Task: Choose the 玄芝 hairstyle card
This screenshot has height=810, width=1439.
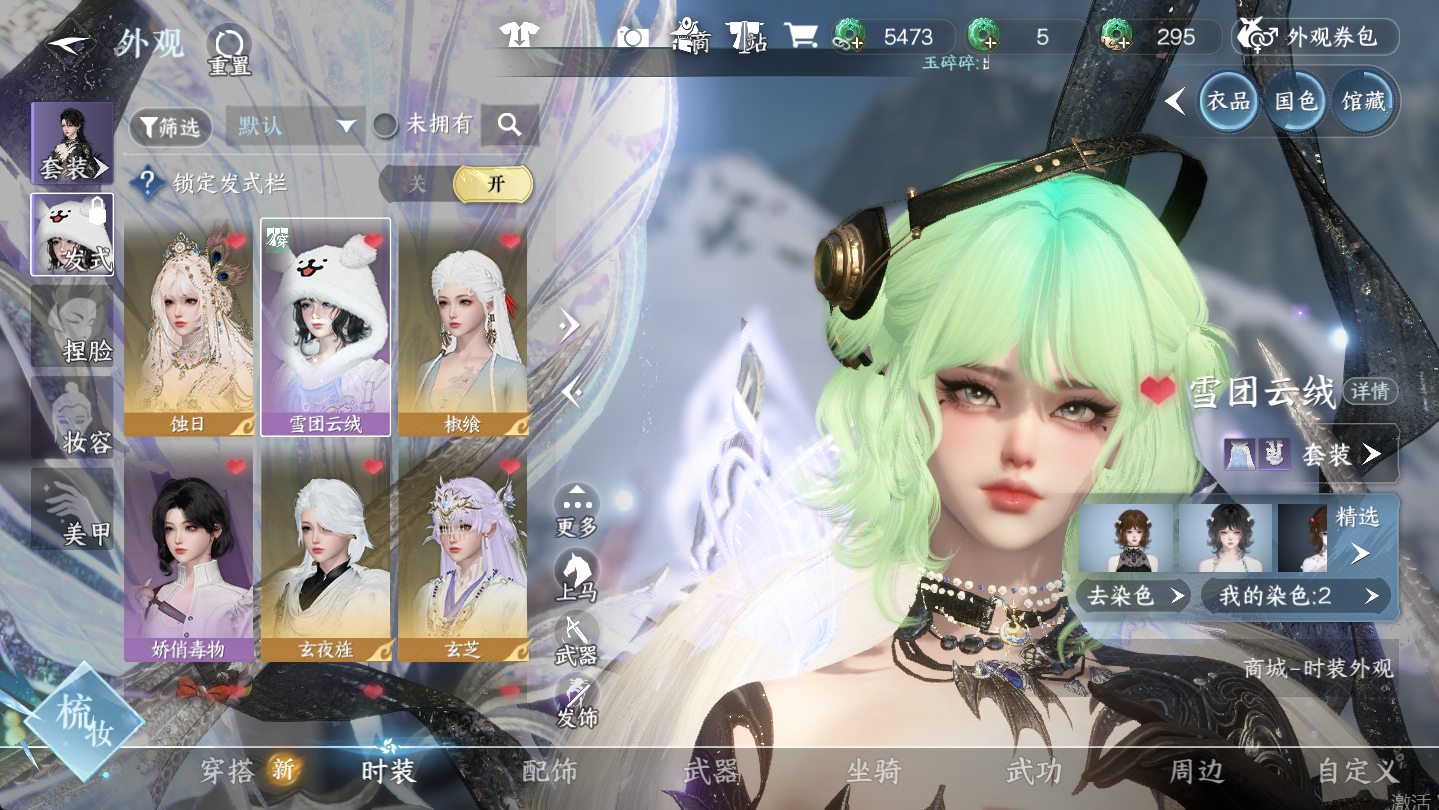Action: click(x=462, y=553)
